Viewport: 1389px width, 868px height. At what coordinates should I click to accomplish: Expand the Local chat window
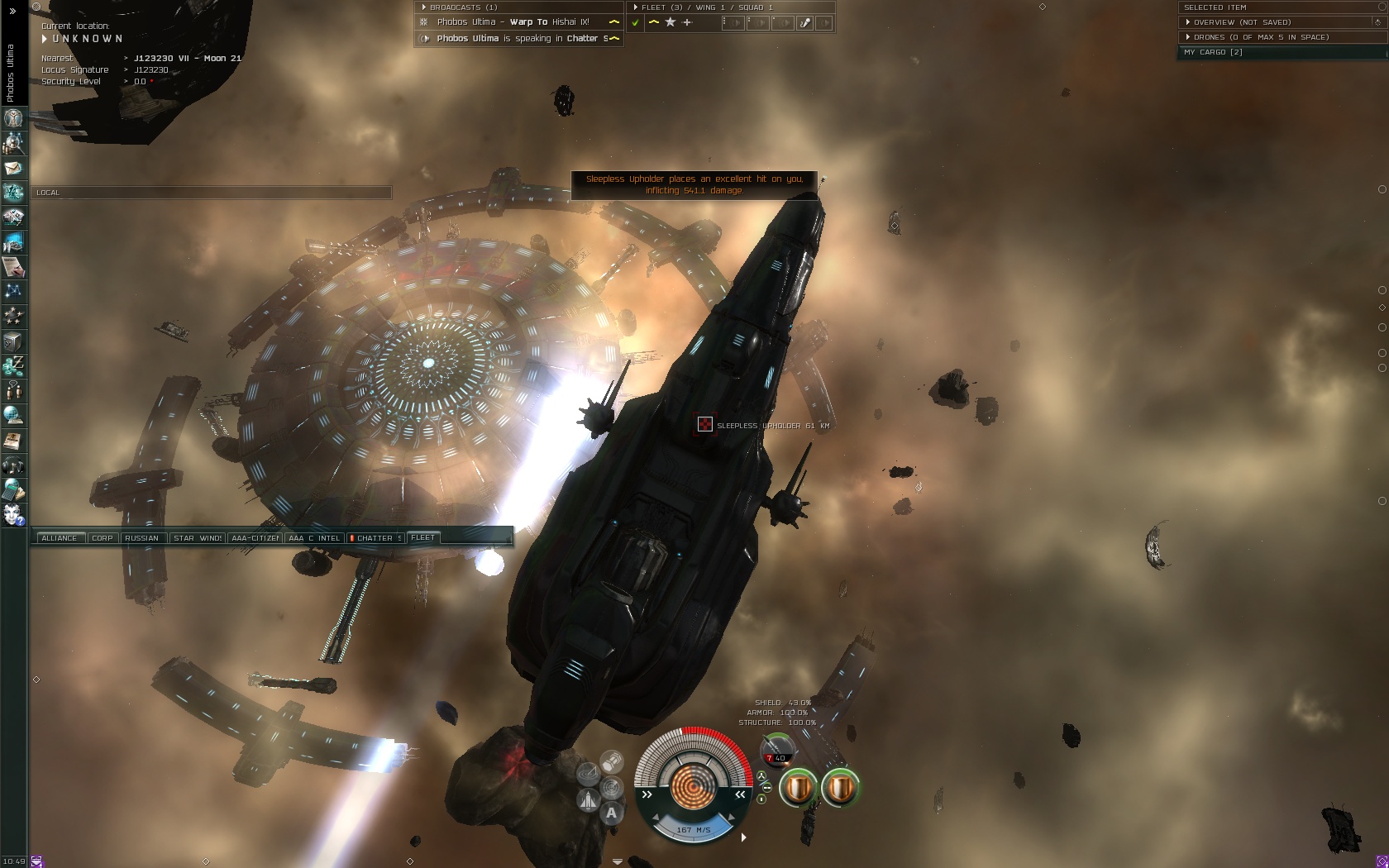(48, 193)
